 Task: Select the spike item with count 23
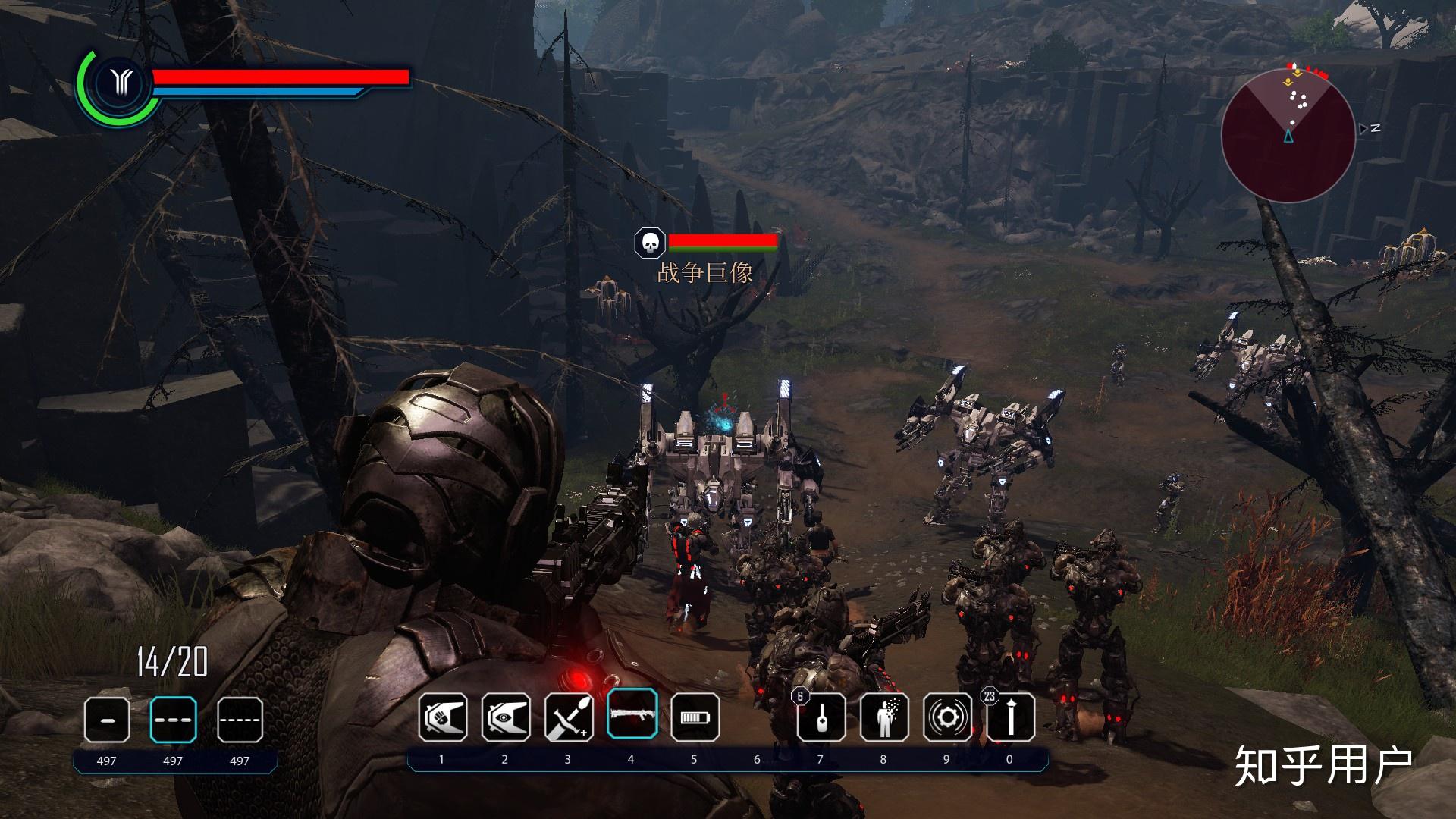point(1010,717)
